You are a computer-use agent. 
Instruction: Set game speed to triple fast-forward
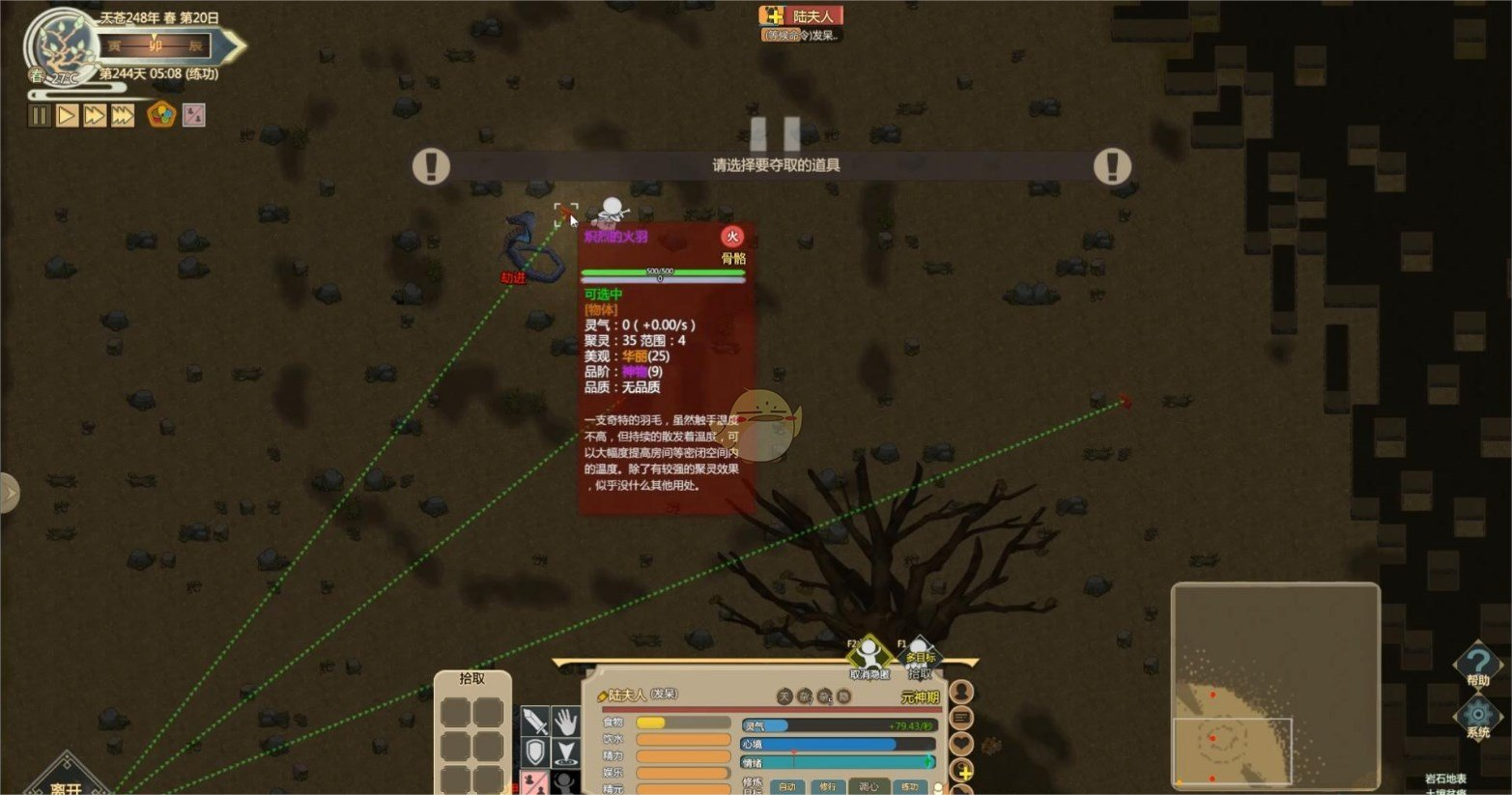(x=122, y=116)
